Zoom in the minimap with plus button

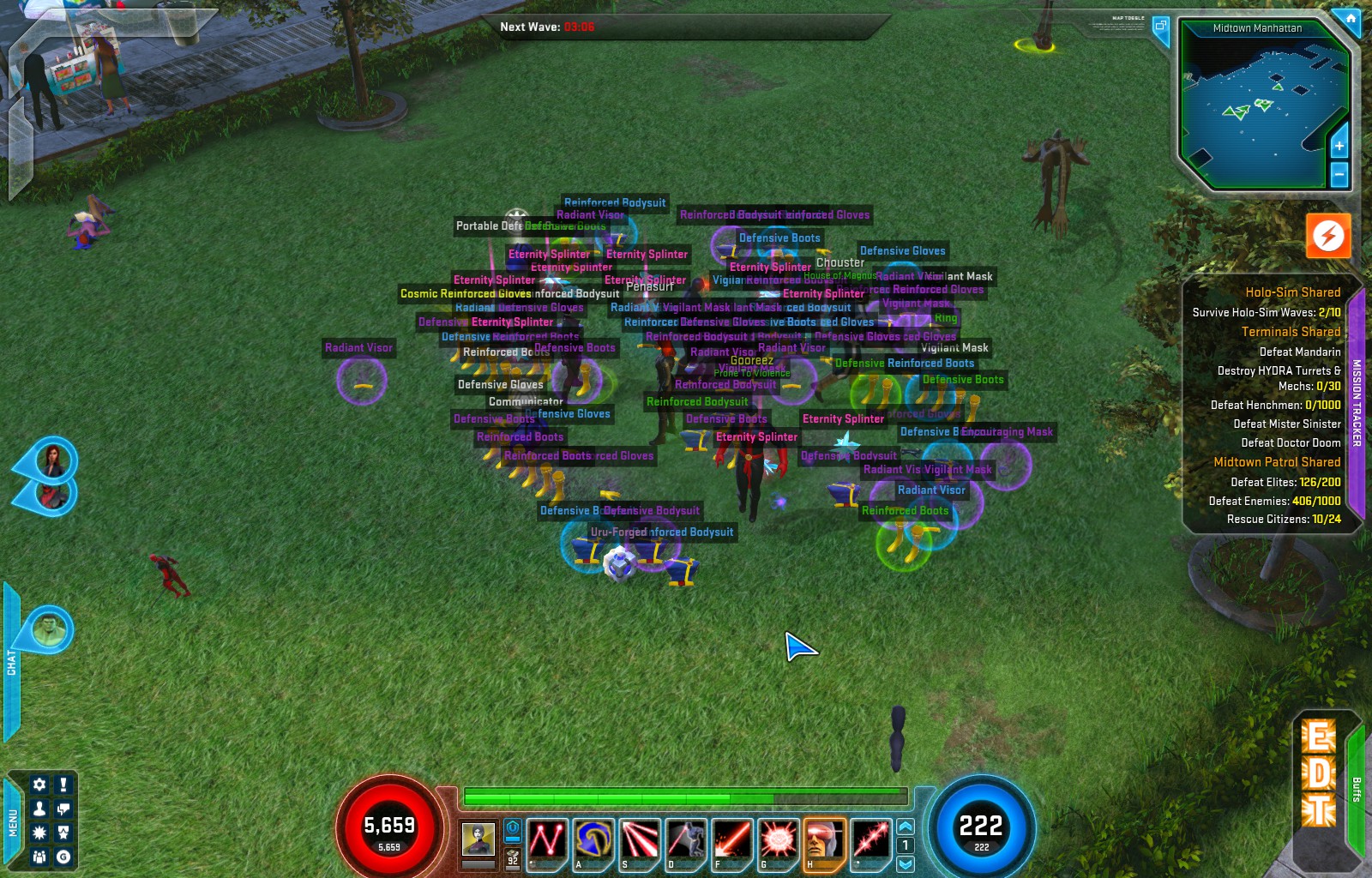tap(1339, 146)
